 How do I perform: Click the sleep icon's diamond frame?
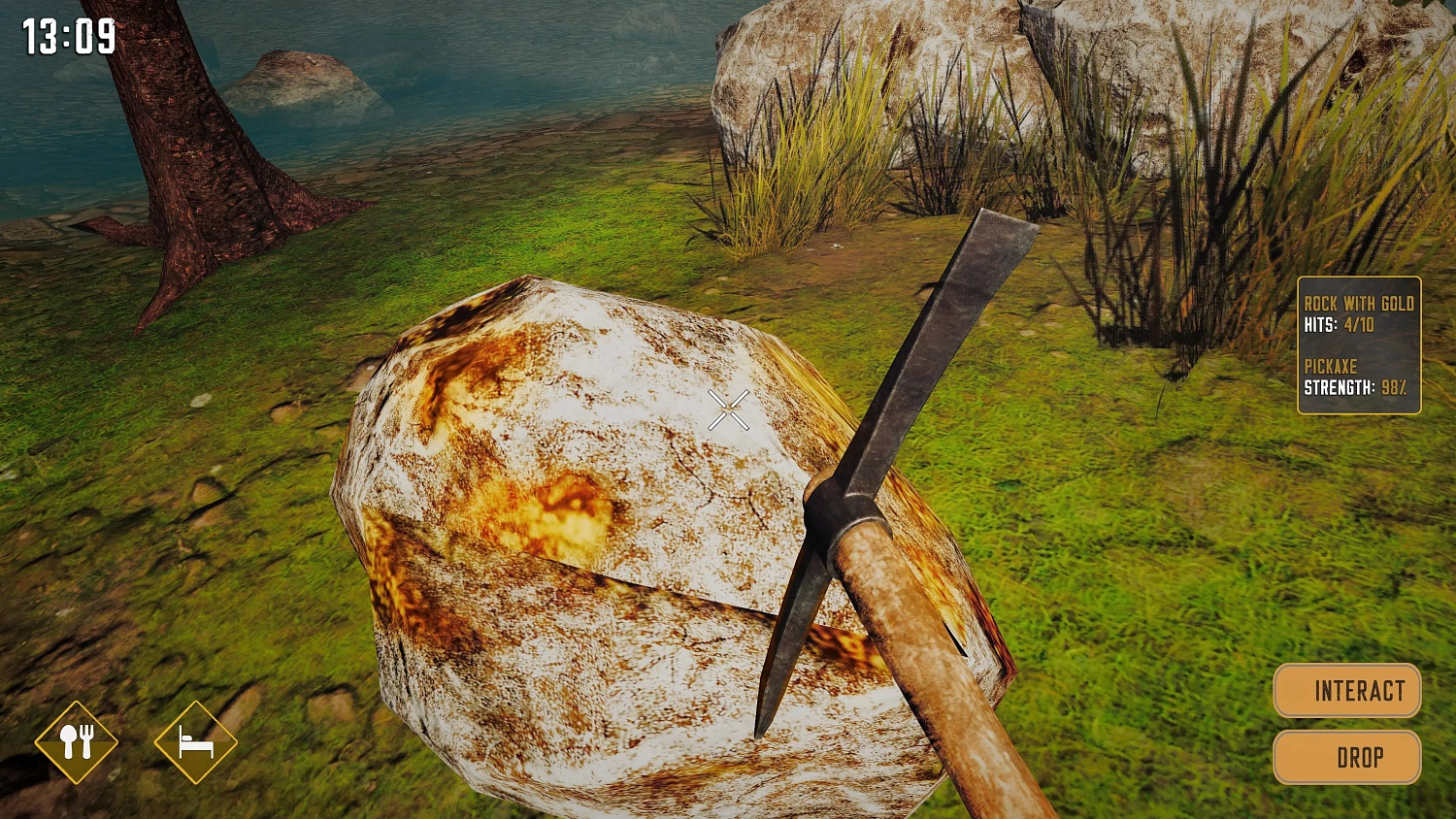pos(197,742)
